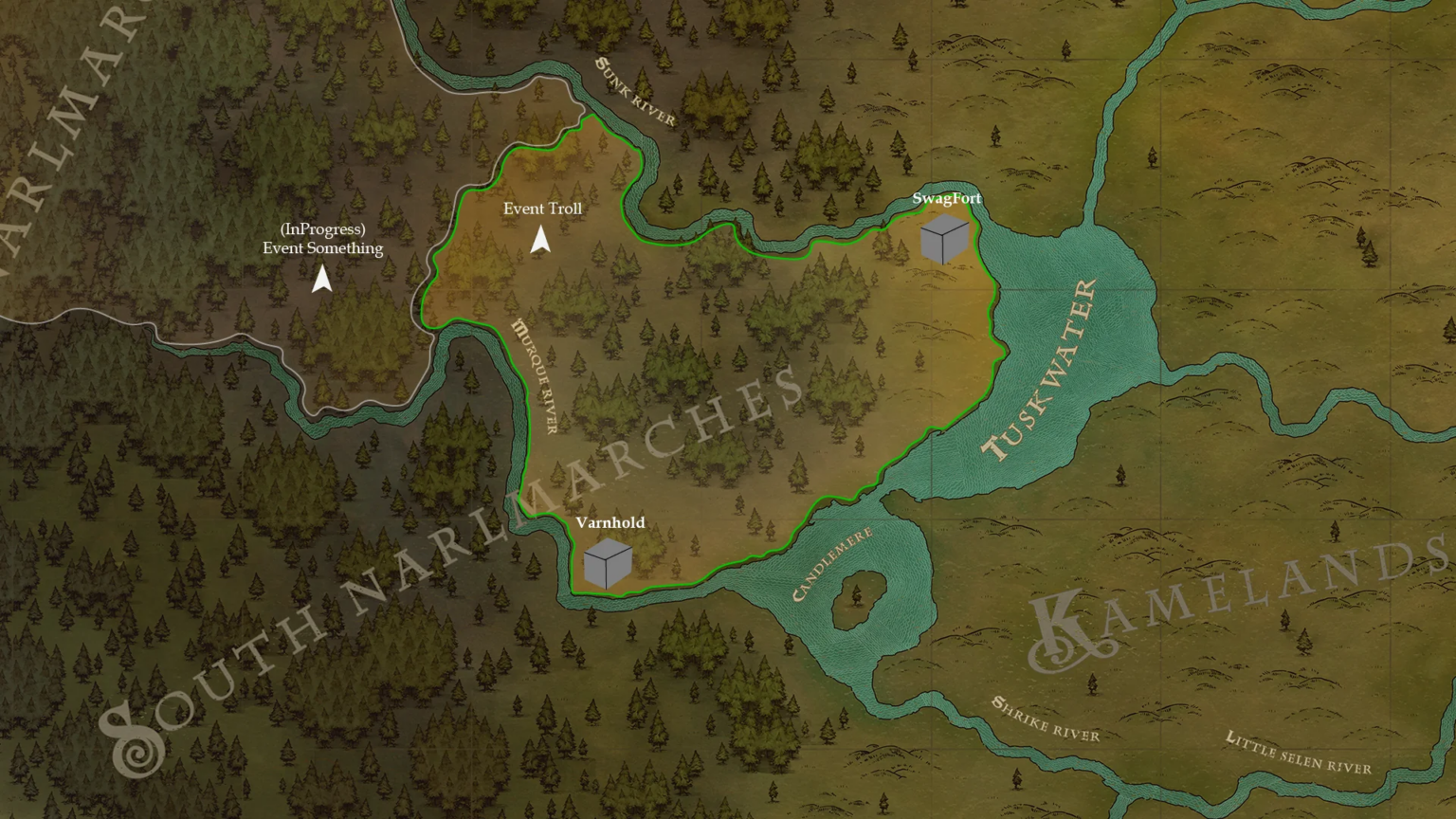Click the Sunk River label
1456x819 pixels.
pos(633,90)
